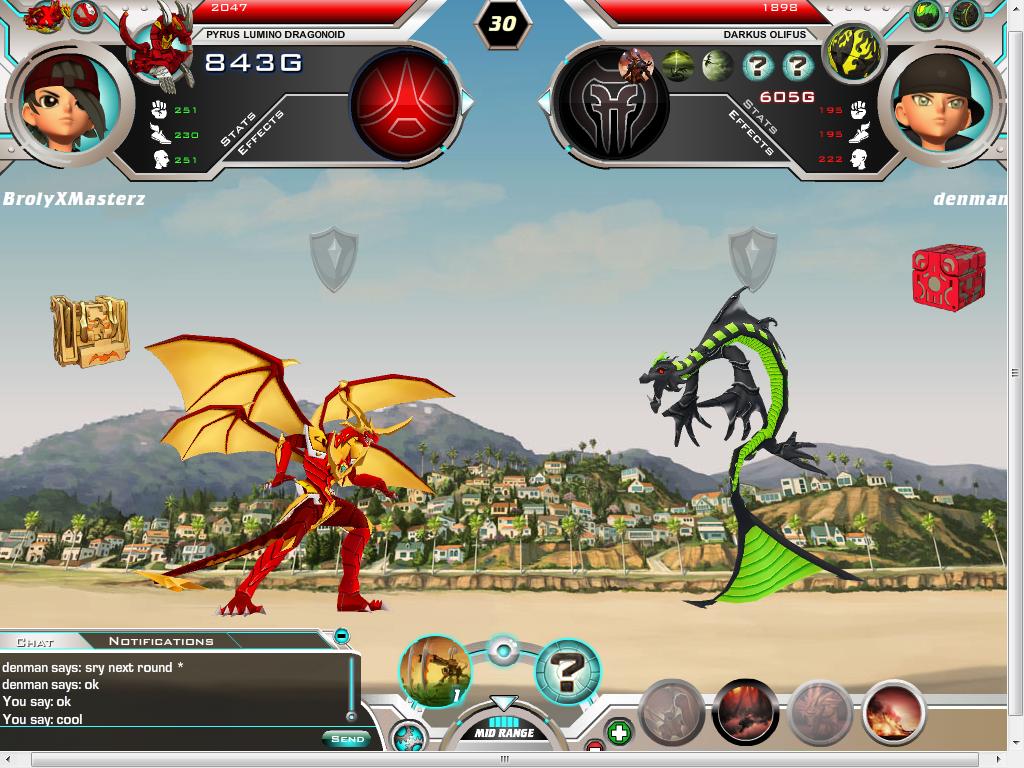1024x768 pixels.
Task: Select the red cube trap item
Action: point(948,277)
